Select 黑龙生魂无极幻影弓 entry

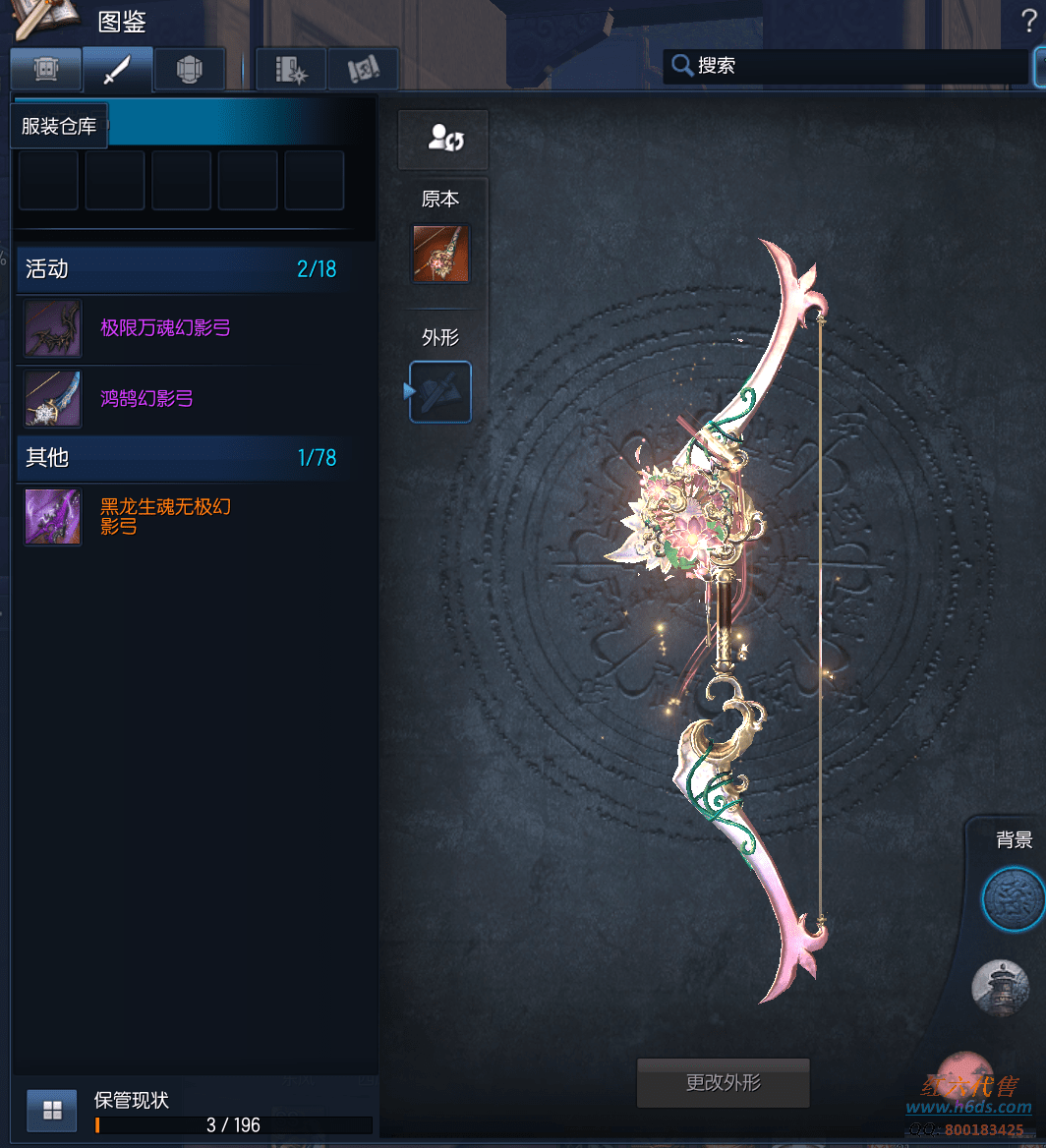[x=165, y=517]
